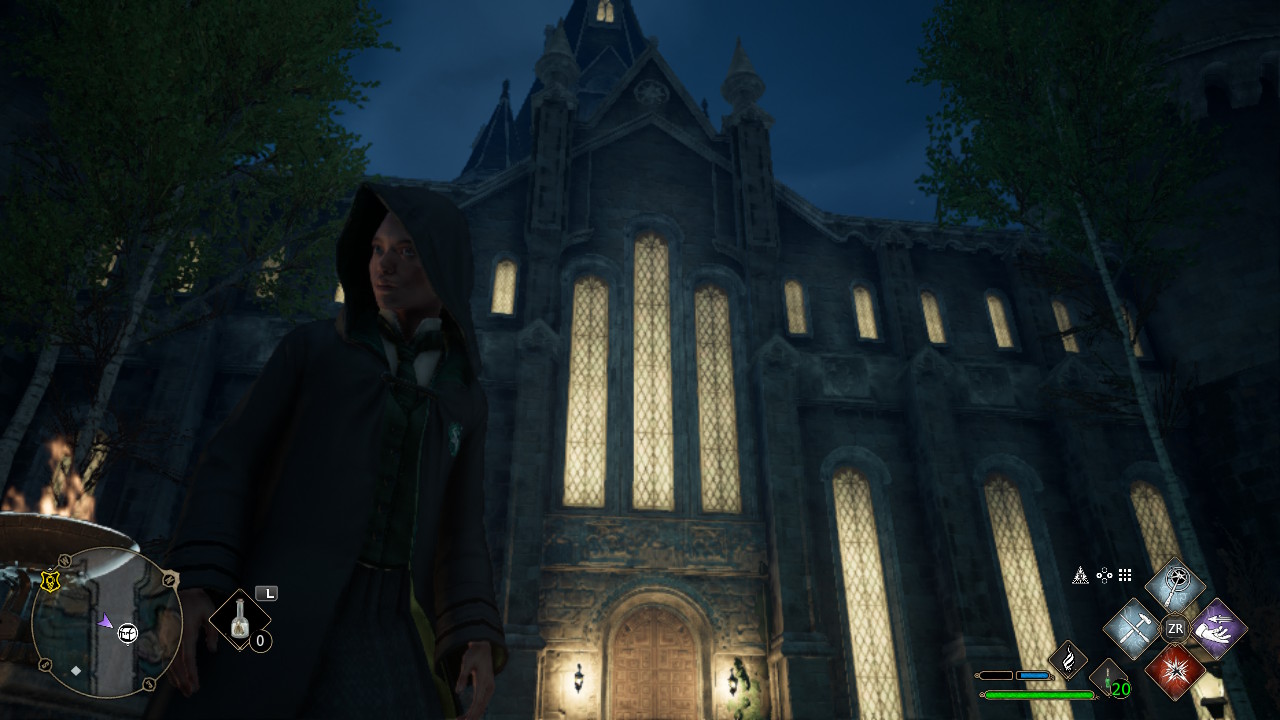Image resolution: width=1280 pixels, height=720 pixels.
Task: Activate the hammer repair spell slot
Action: [x=1133, y=629]
